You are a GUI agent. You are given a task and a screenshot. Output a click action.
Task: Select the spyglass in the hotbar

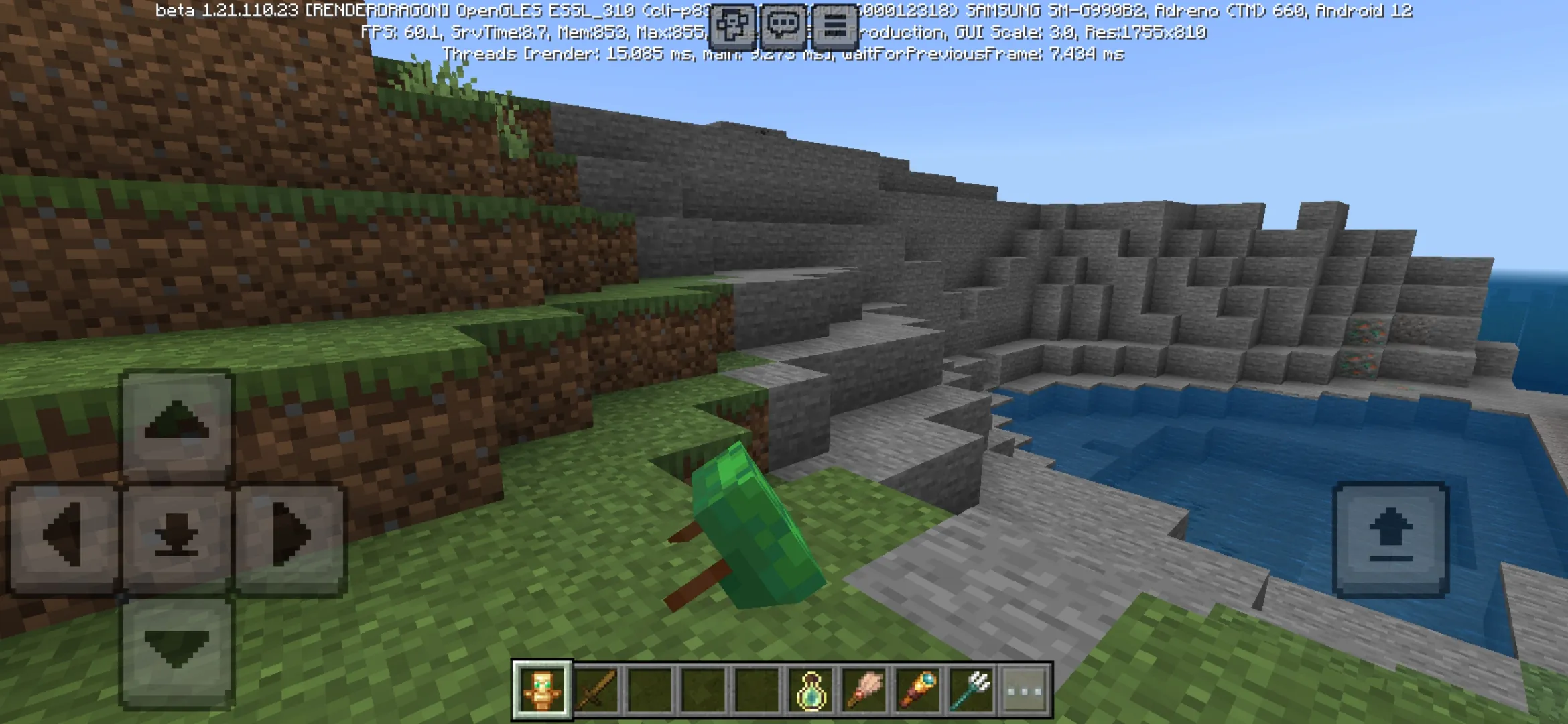917,684
